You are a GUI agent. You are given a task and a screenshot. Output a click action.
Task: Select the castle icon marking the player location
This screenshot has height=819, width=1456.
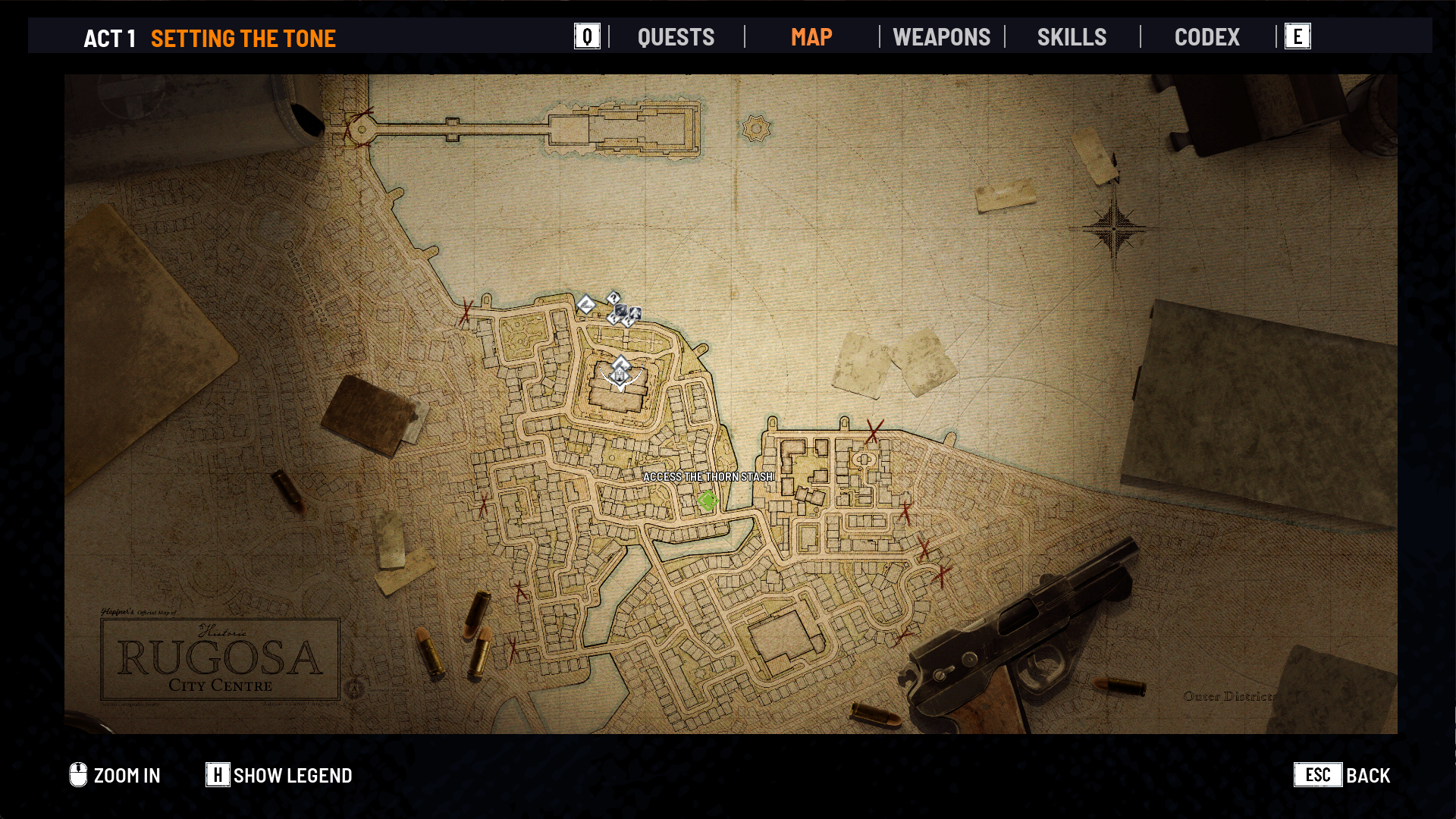(x=619, y=375)
